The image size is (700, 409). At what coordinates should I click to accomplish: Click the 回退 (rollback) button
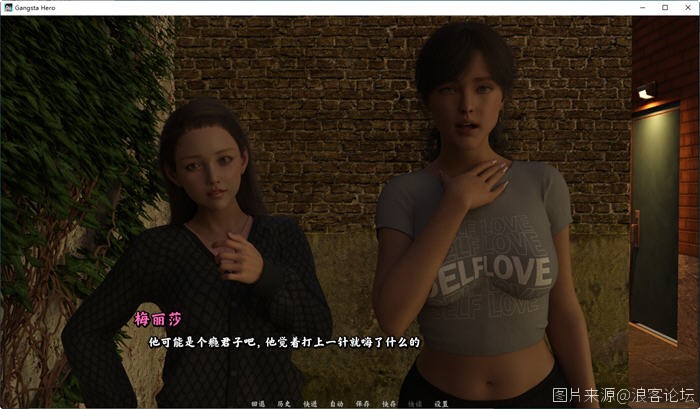coord(258,404)
